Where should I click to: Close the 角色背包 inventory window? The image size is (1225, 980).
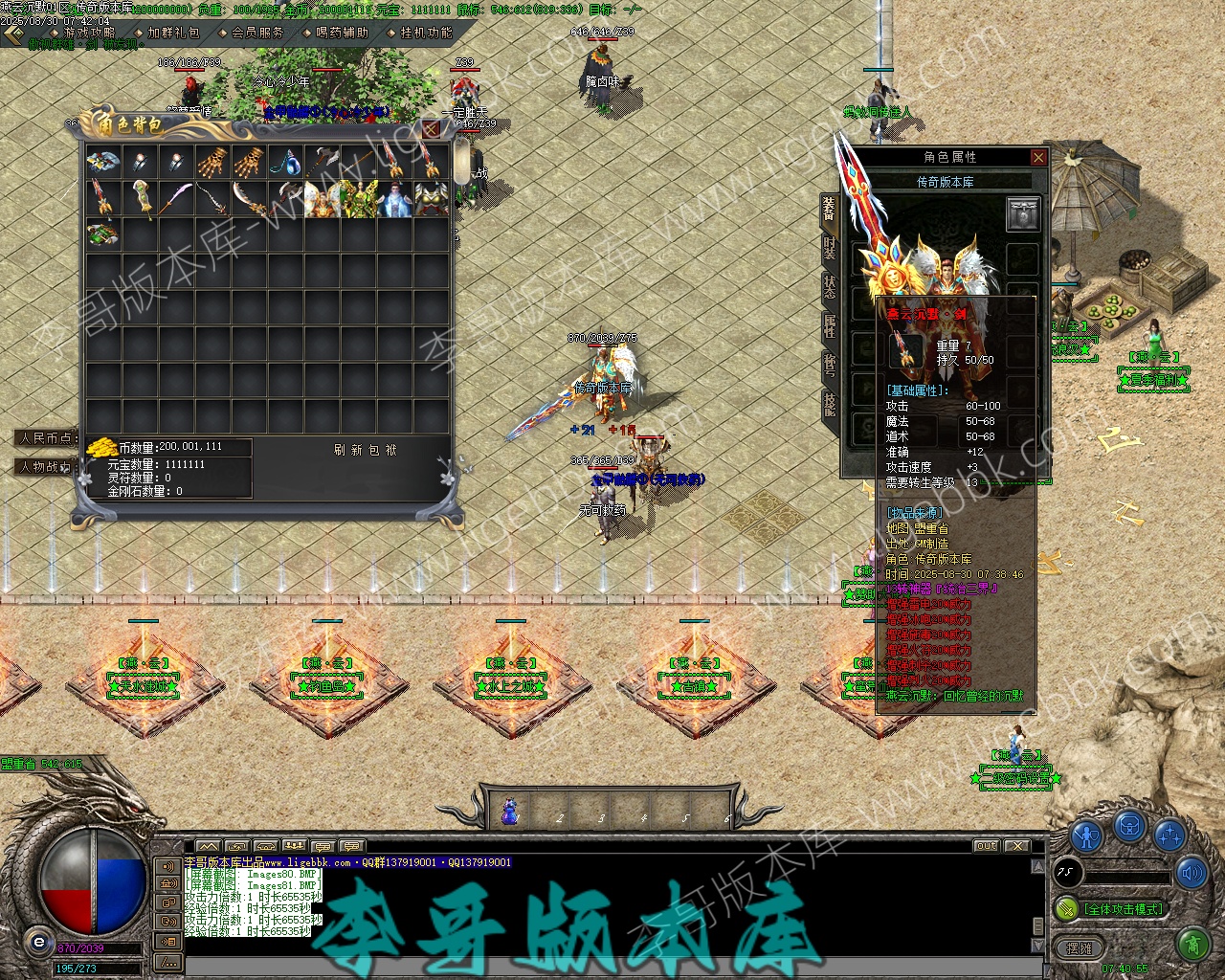(x=432, y=128)
